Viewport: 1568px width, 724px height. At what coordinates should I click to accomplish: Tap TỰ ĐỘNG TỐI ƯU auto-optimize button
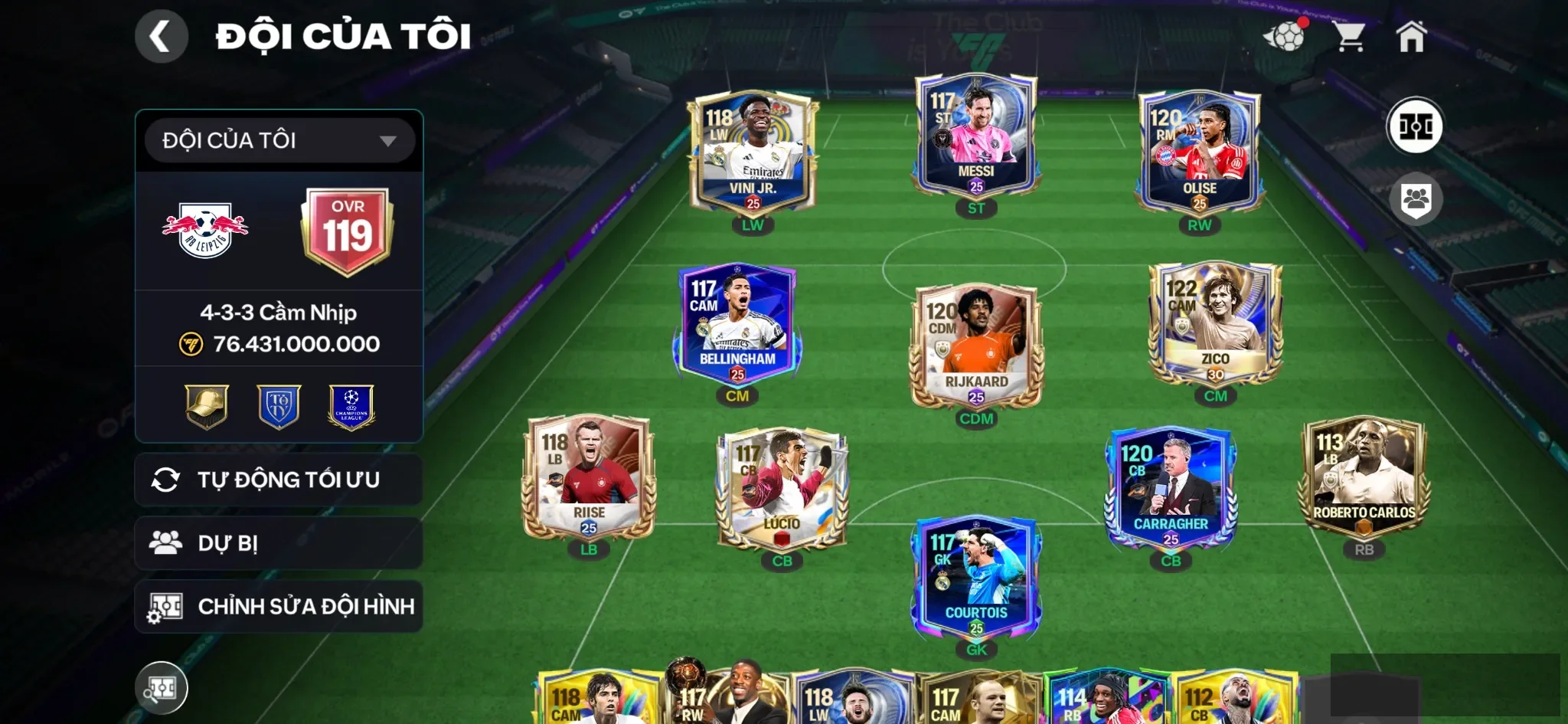click(279, 480)
